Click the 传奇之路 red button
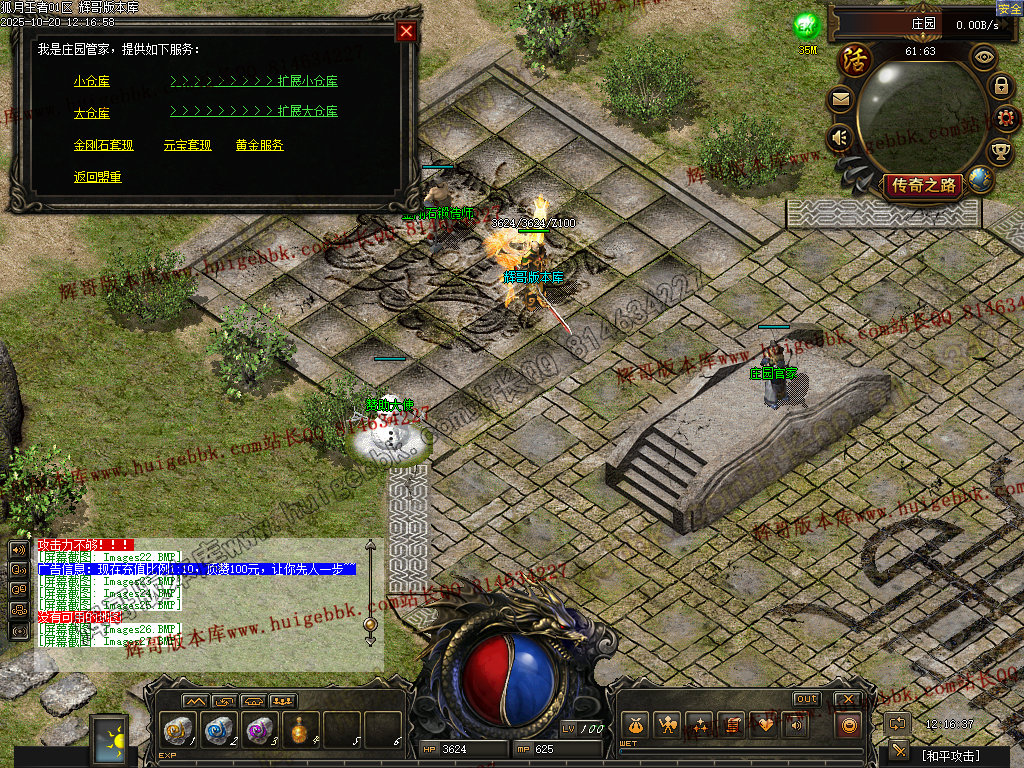Image resolution: width=1024 pixels, height=768 pixels. [x=924, y=185]
